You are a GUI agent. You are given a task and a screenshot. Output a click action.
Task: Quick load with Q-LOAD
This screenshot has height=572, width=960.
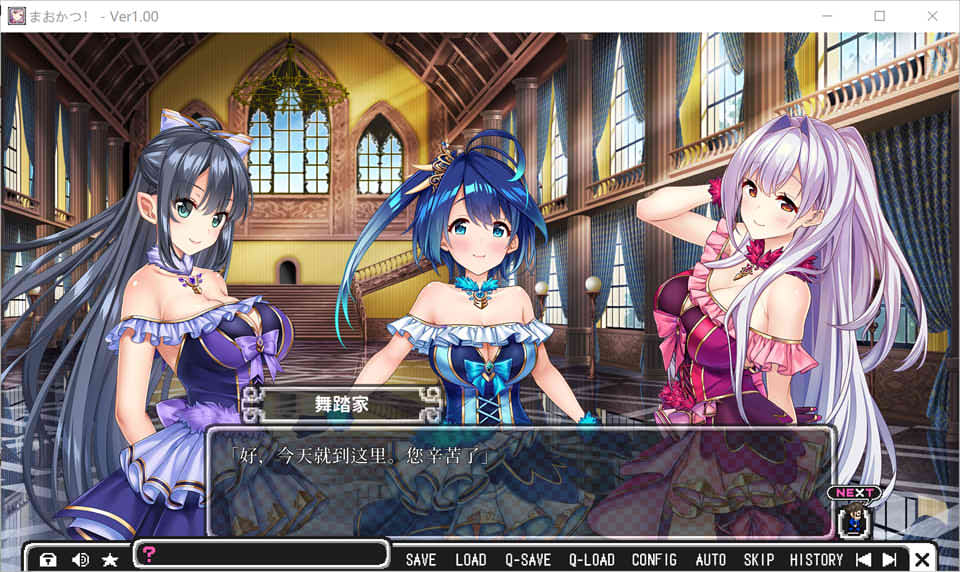tap(592, 560)
